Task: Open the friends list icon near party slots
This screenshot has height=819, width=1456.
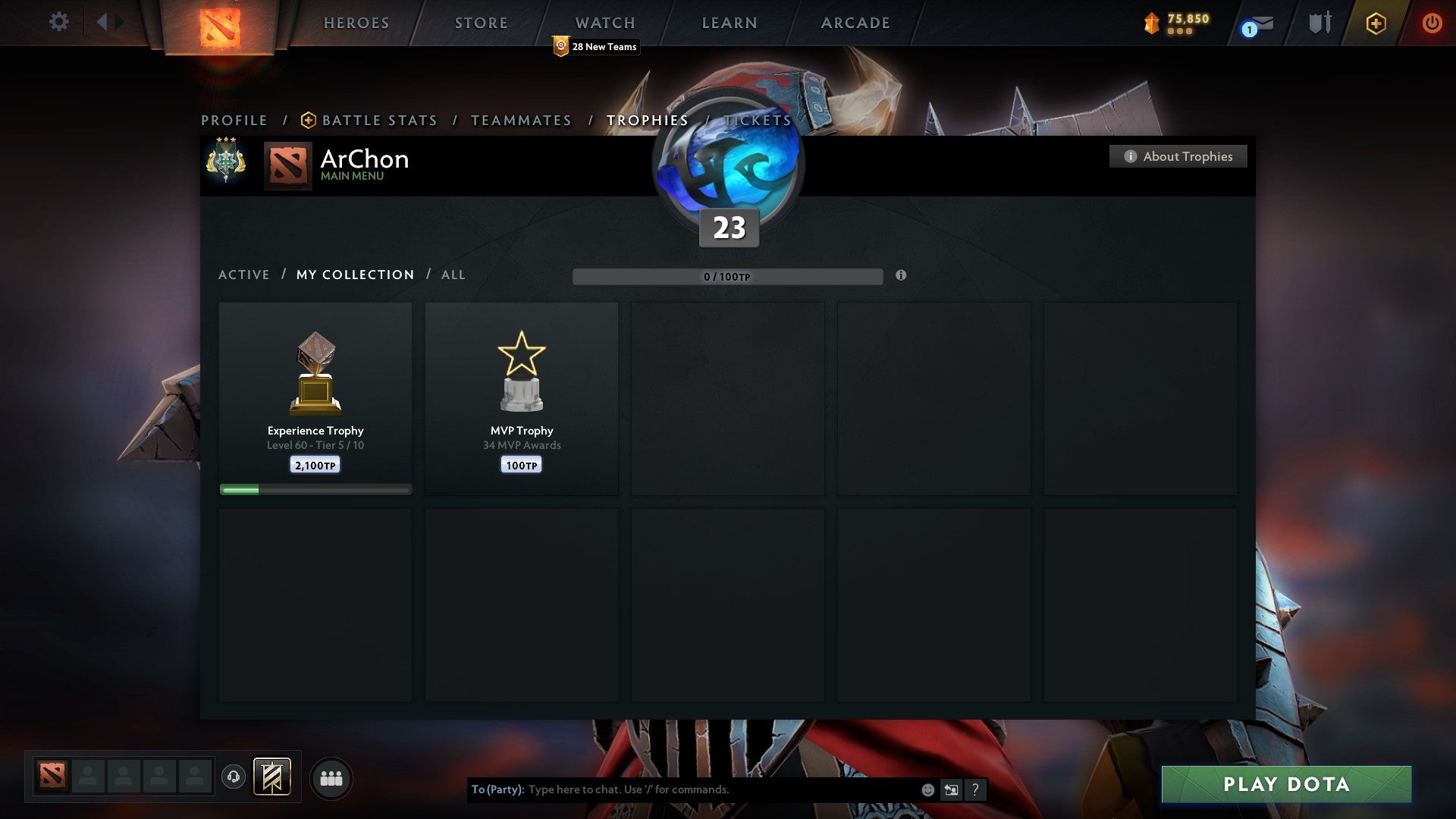Action: (x=331, y=777)
